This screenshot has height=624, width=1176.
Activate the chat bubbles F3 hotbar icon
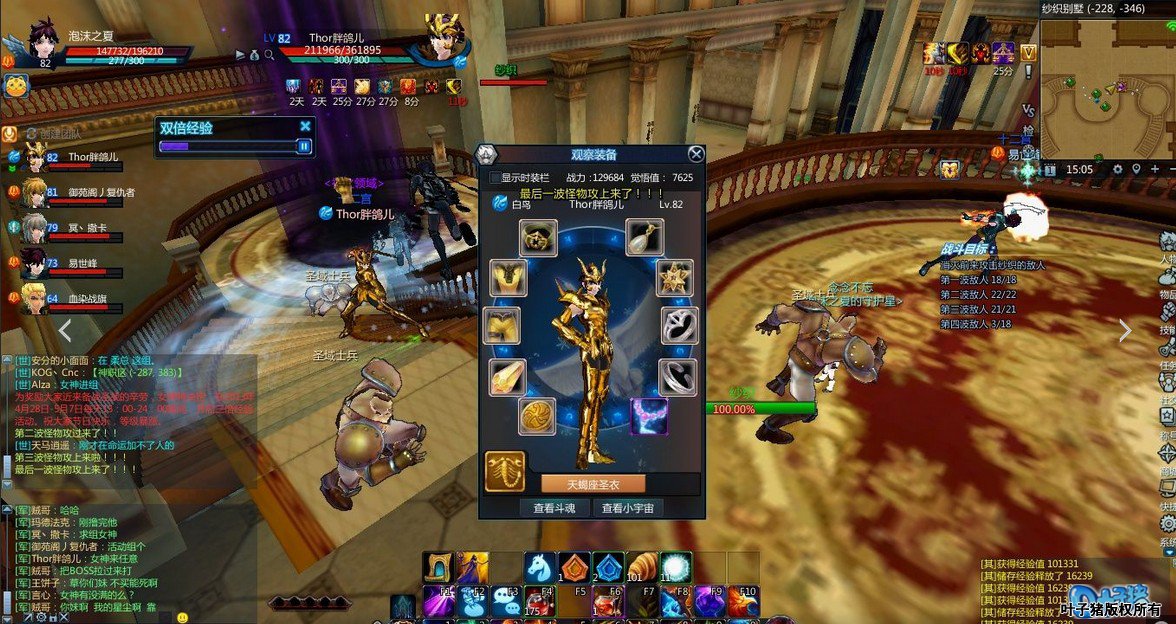pyautogui.click(x=506, y=601)
